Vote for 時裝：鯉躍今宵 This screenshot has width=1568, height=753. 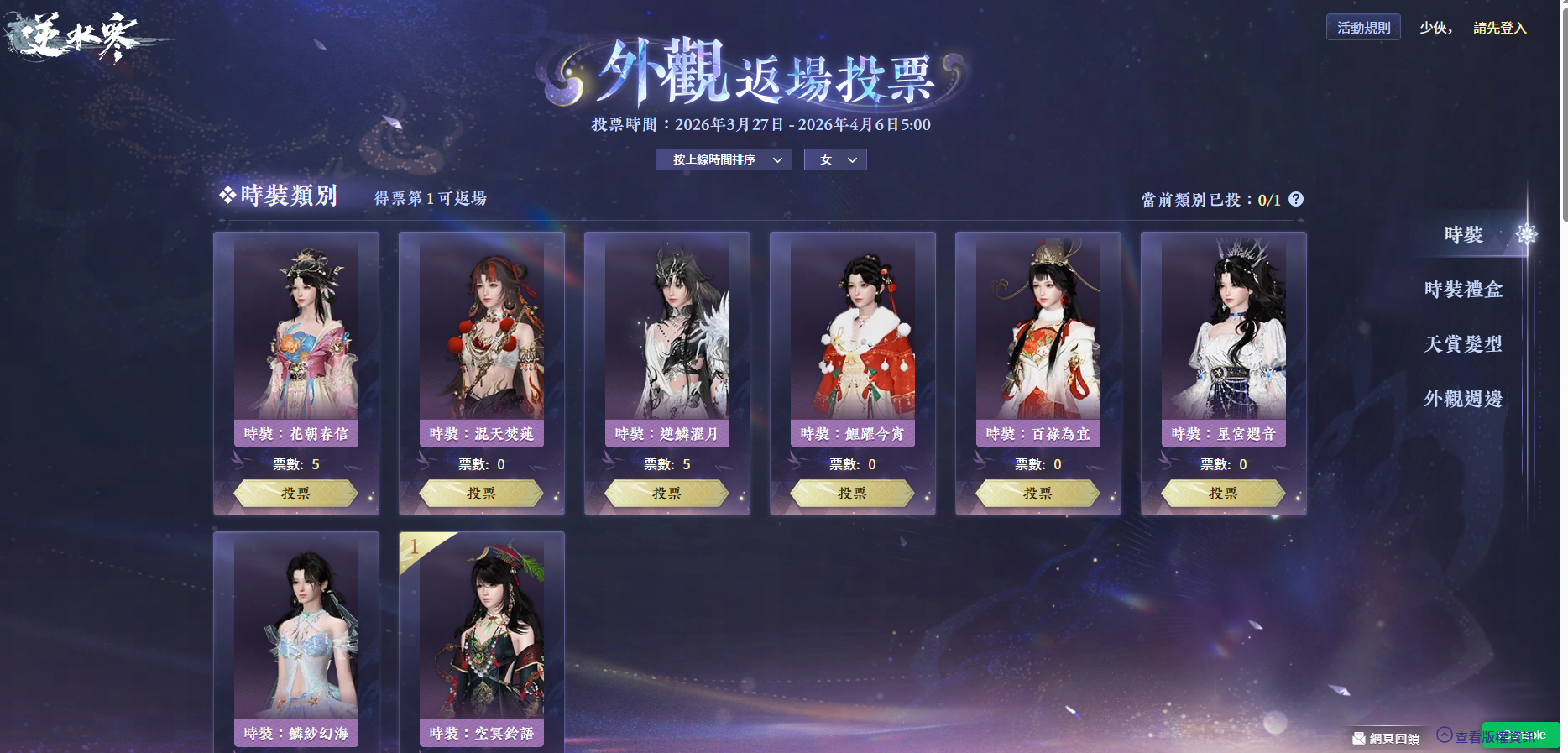(x=852, y=494)
